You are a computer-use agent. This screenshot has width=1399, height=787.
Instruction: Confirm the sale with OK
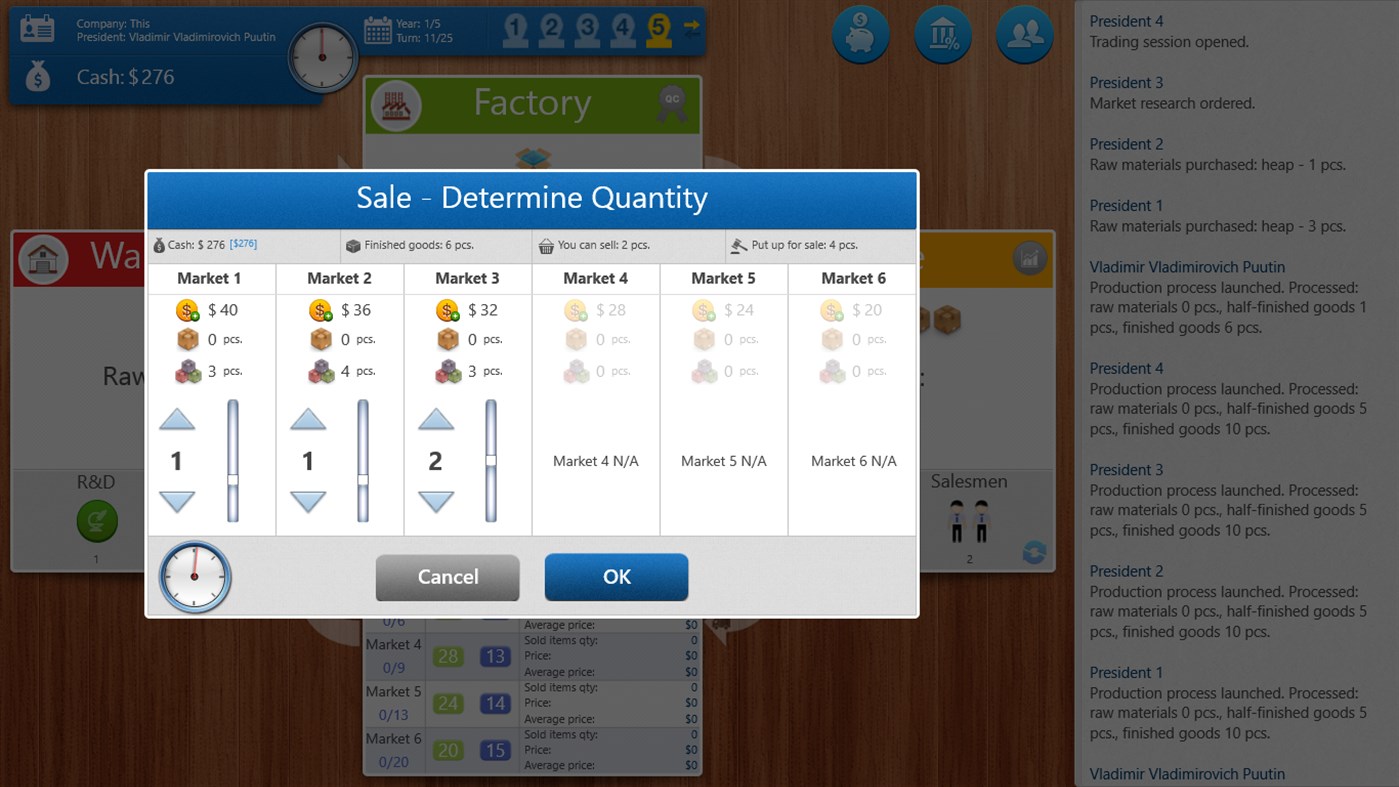(x=616, y=576)
